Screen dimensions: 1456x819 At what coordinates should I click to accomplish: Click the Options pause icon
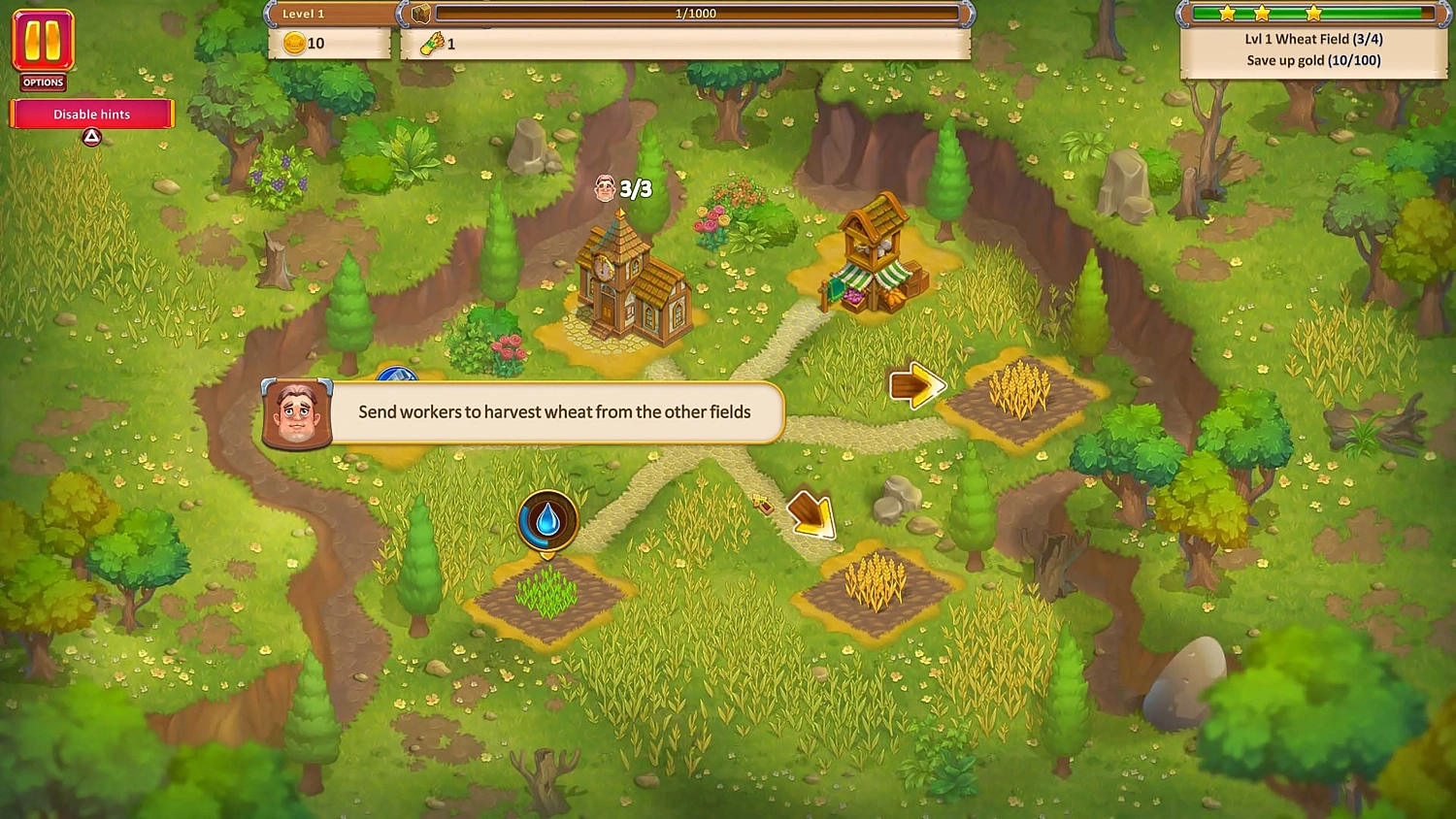[x=41, y=43]
